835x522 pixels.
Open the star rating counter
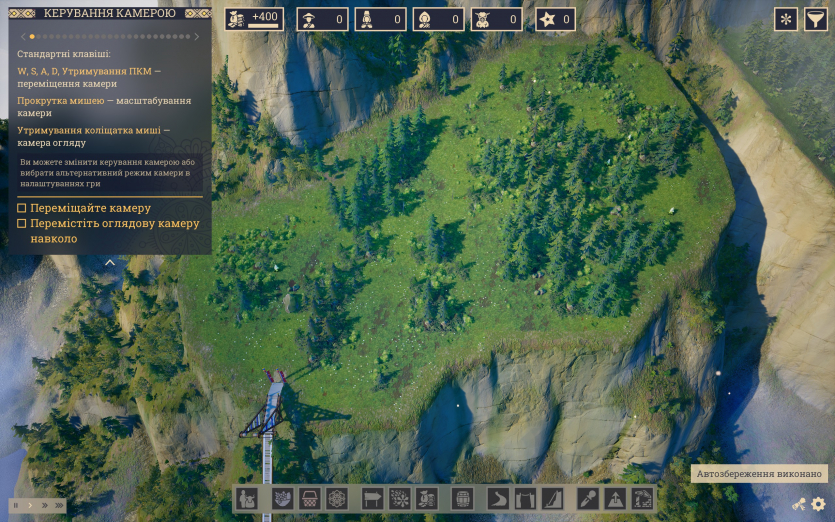point(555,19)
